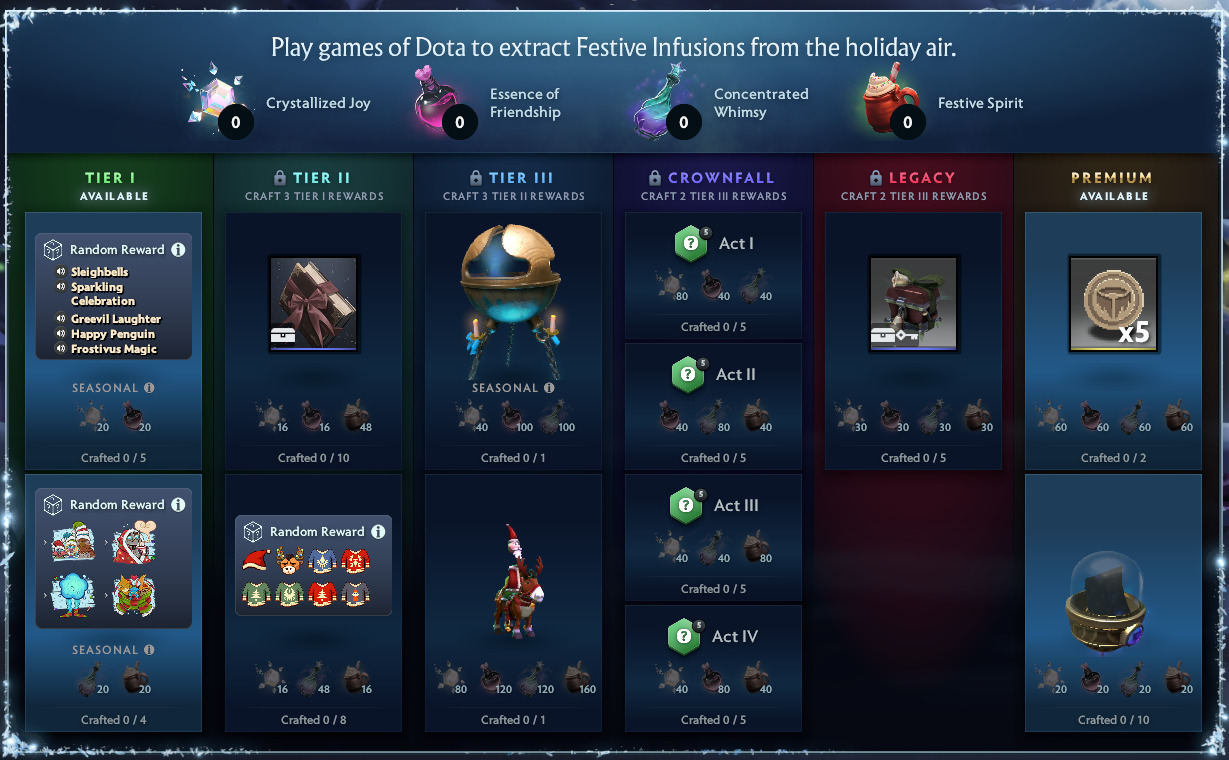The image size is (1229, 760).
Task: Pick the Crownfall Act III reward
Action: [x=713, y=506]
